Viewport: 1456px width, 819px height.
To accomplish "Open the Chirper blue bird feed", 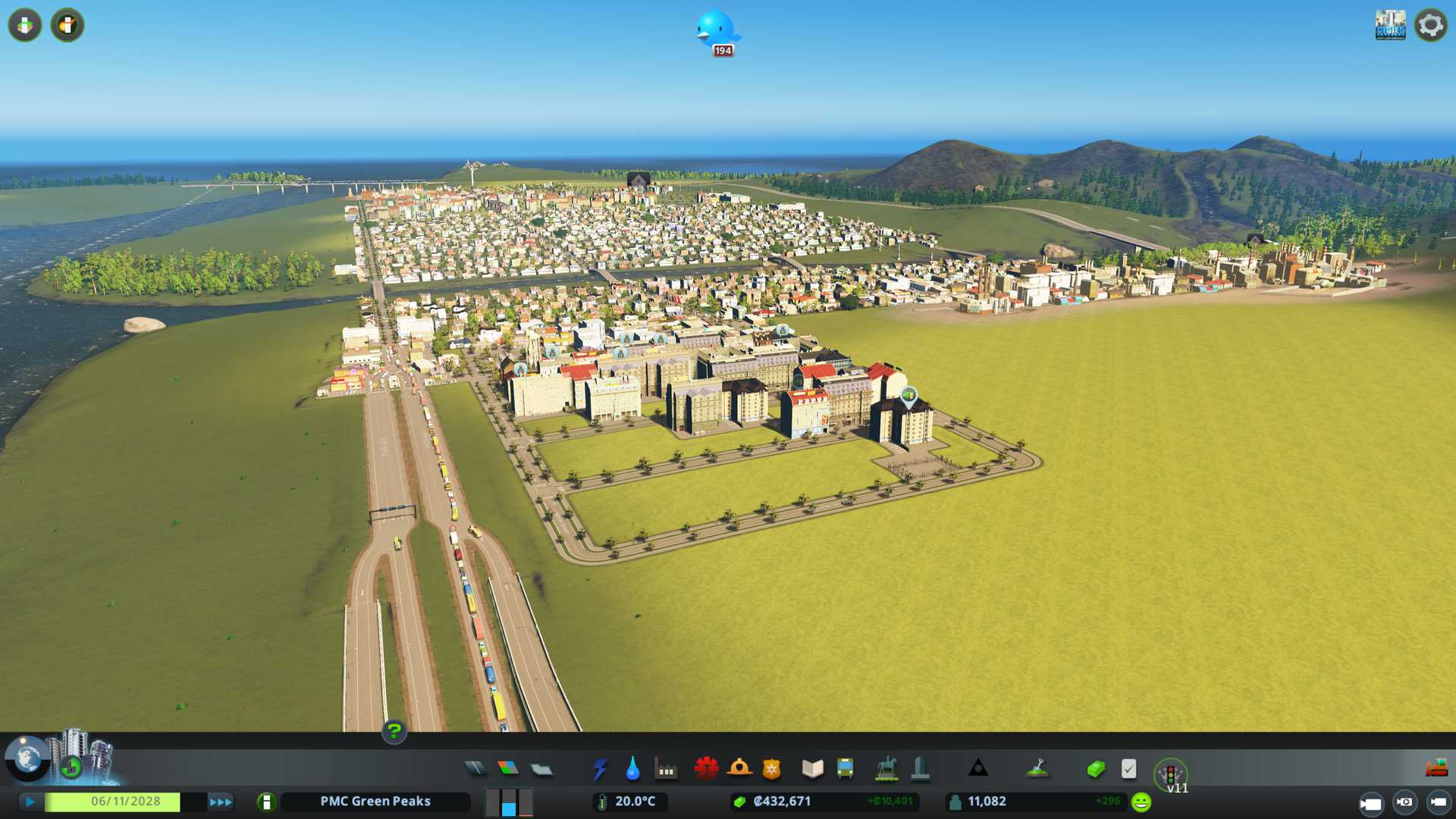I will 716,30.
